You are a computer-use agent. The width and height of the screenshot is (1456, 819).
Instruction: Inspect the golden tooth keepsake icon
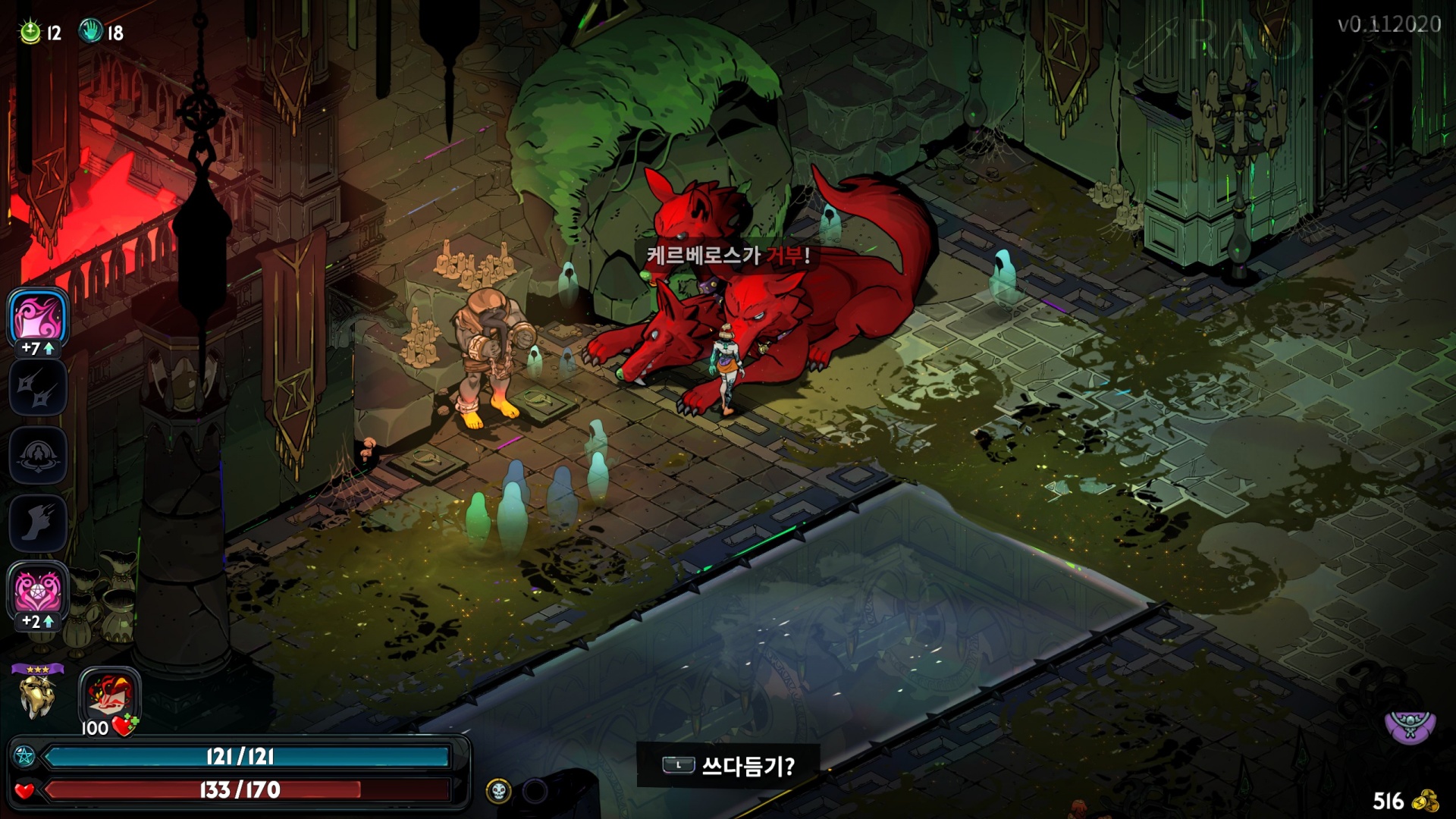coord(36,696)
